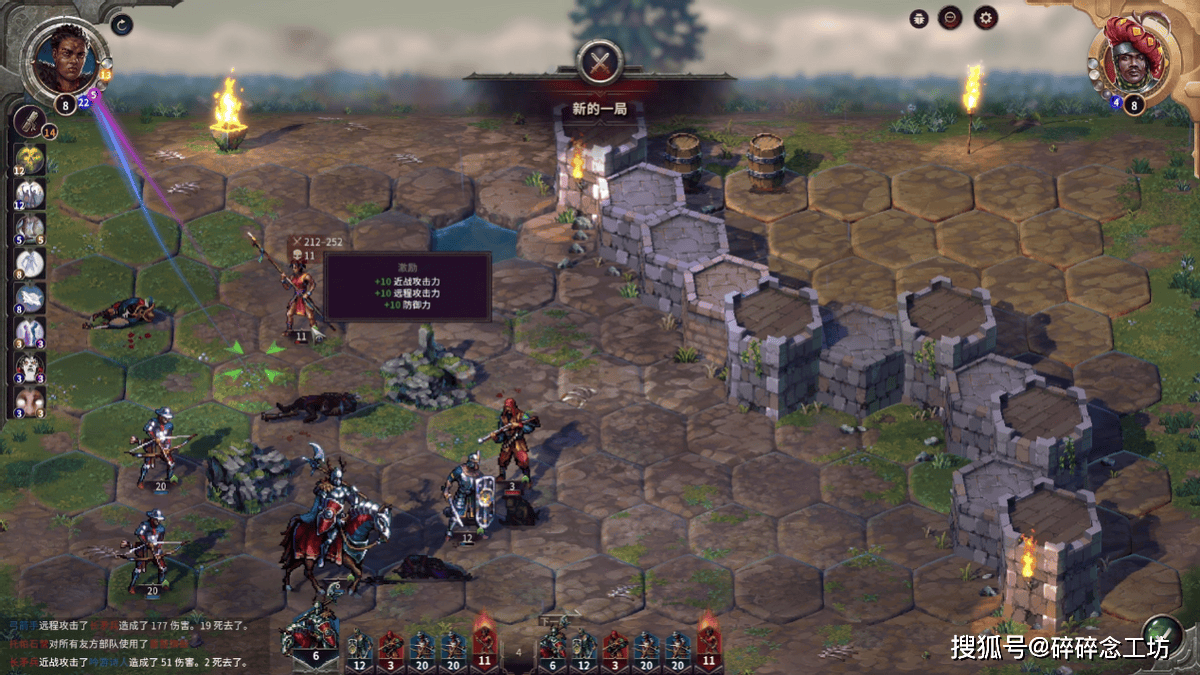Open the settings gear menu
This screenshot has width=1200, height=675.
986,17
